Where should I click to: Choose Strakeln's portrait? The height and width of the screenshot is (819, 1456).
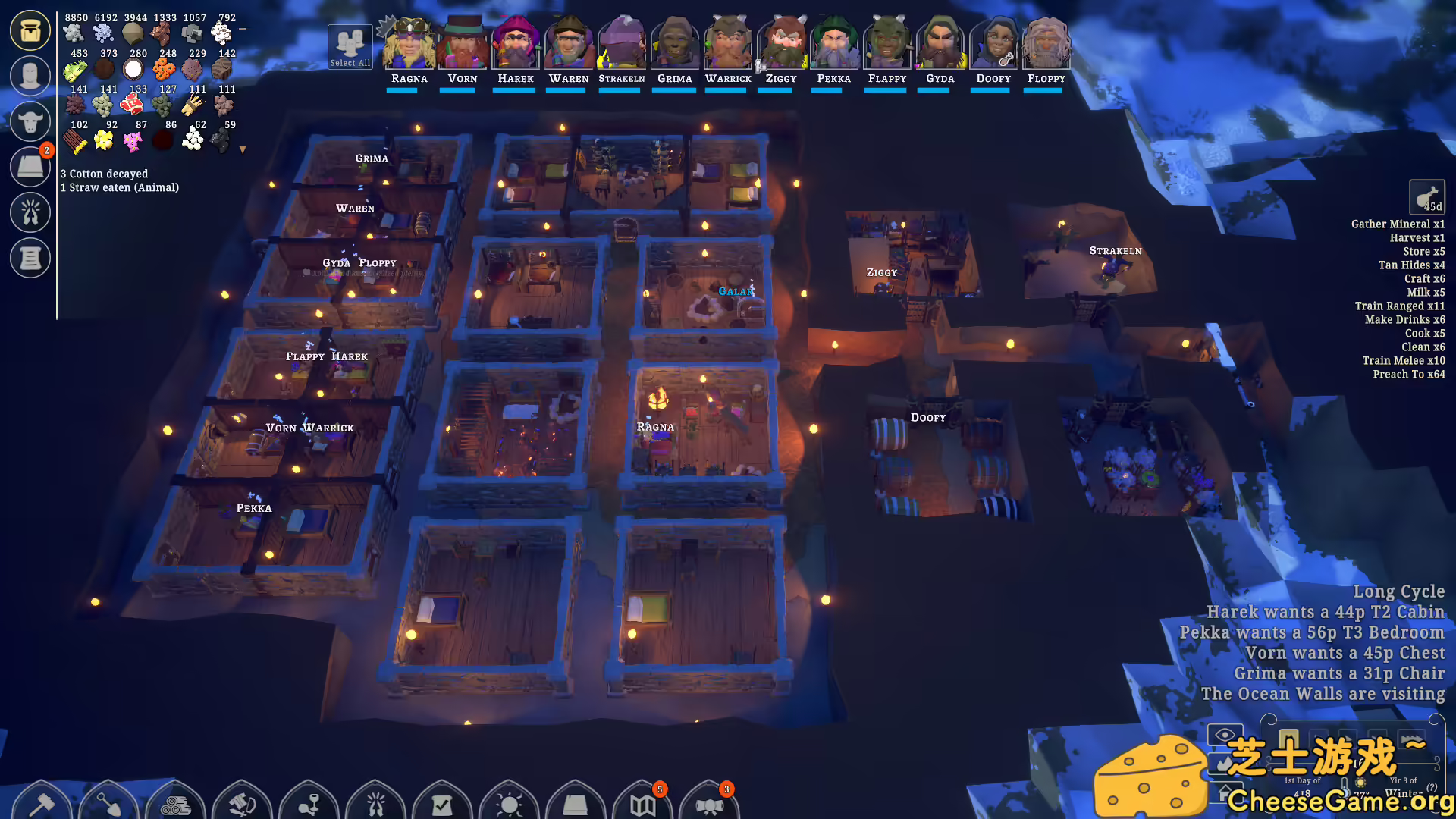pyautogui.click(x=622, y=44)
